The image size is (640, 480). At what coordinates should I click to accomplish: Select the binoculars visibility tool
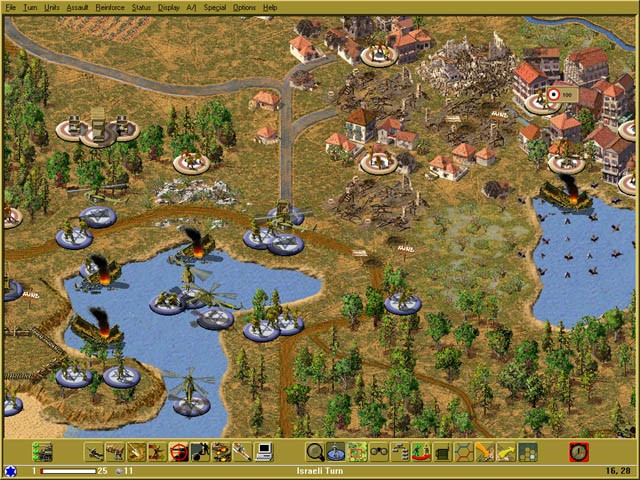[379, 452]
